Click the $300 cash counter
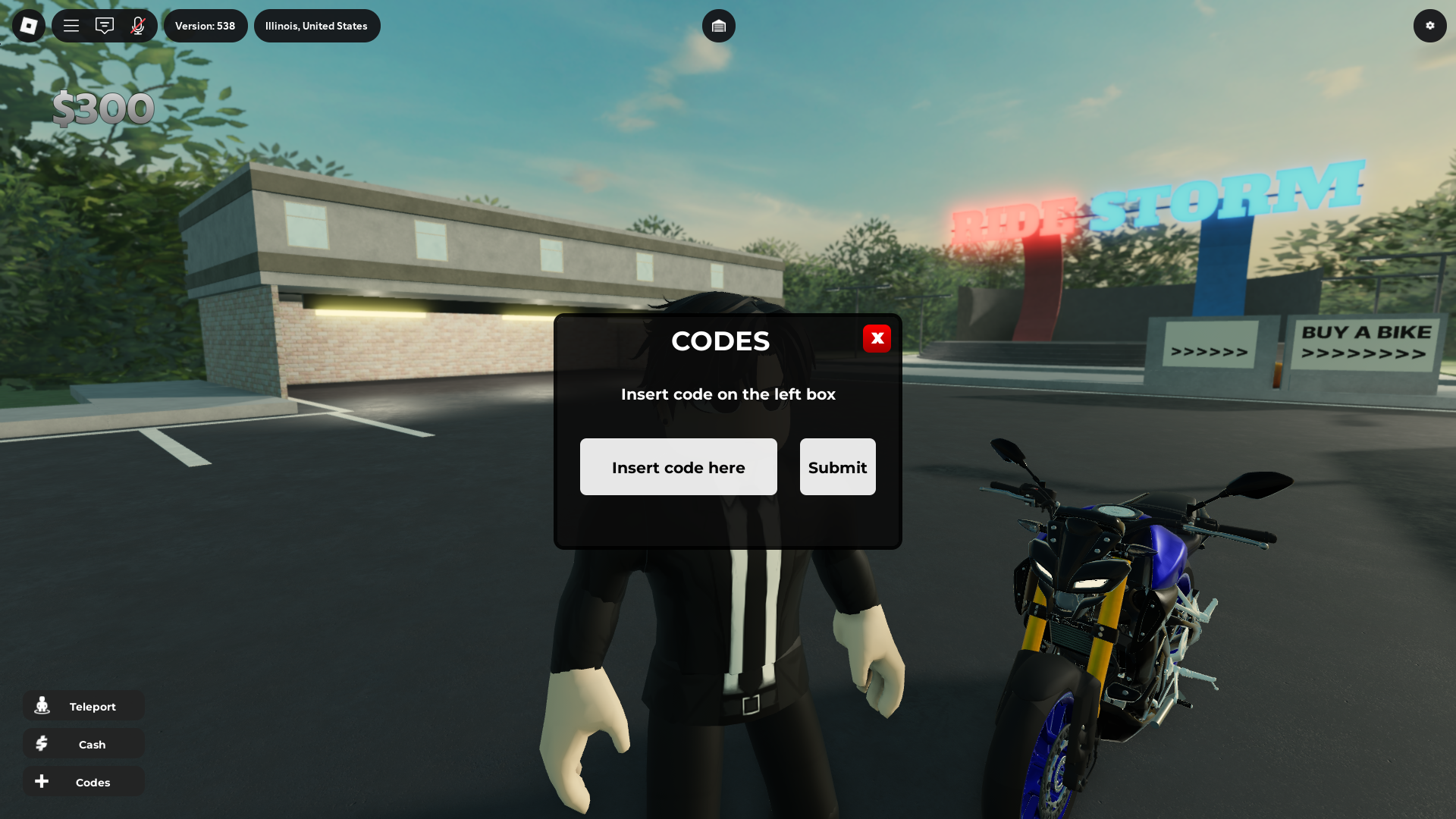1456x819 pixels. (x=103, y=107)
